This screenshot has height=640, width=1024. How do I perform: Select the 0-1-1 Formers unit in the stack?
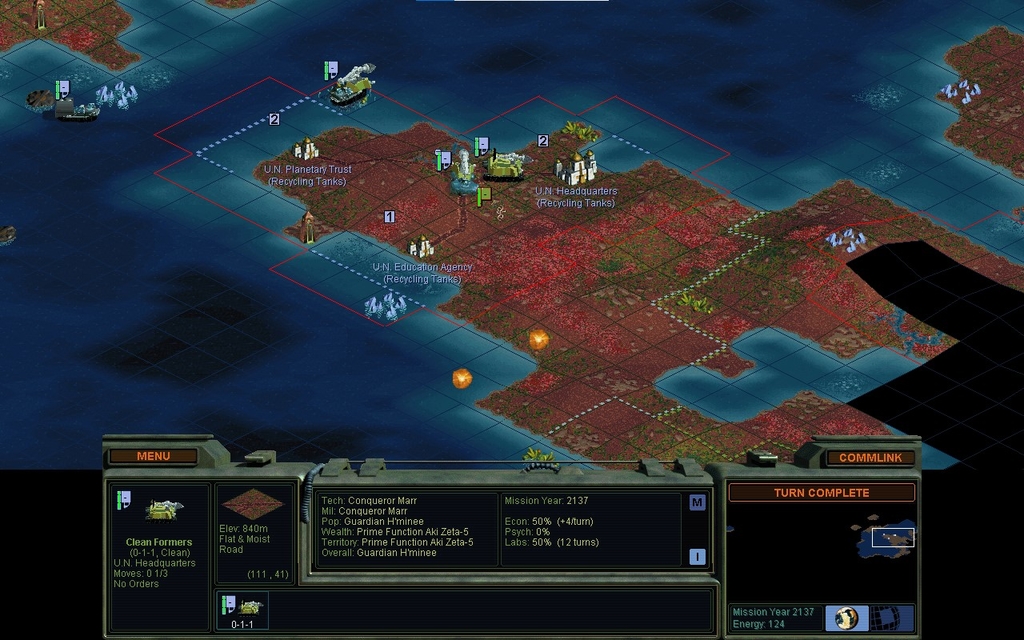click(241, 611)
